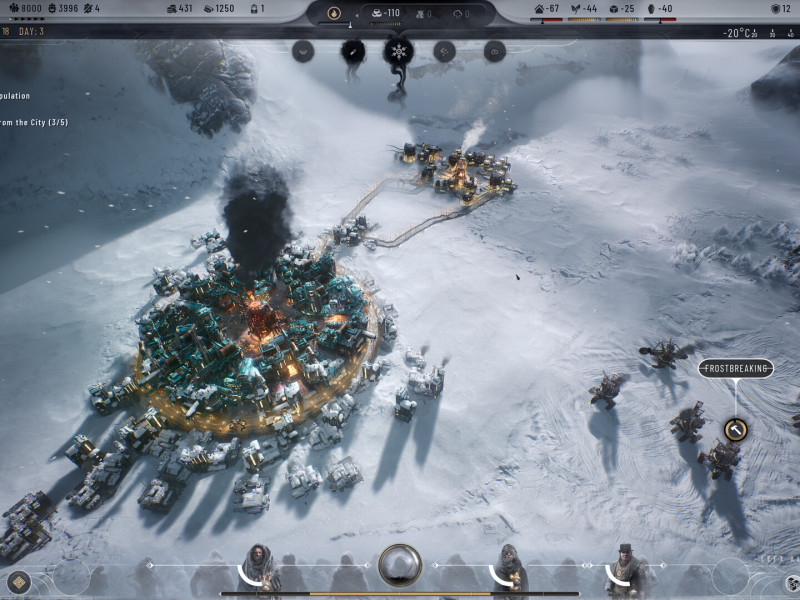800x600 pixels.
Task: Select the top-hat faction leader portrait
Action: click(627, 570)
